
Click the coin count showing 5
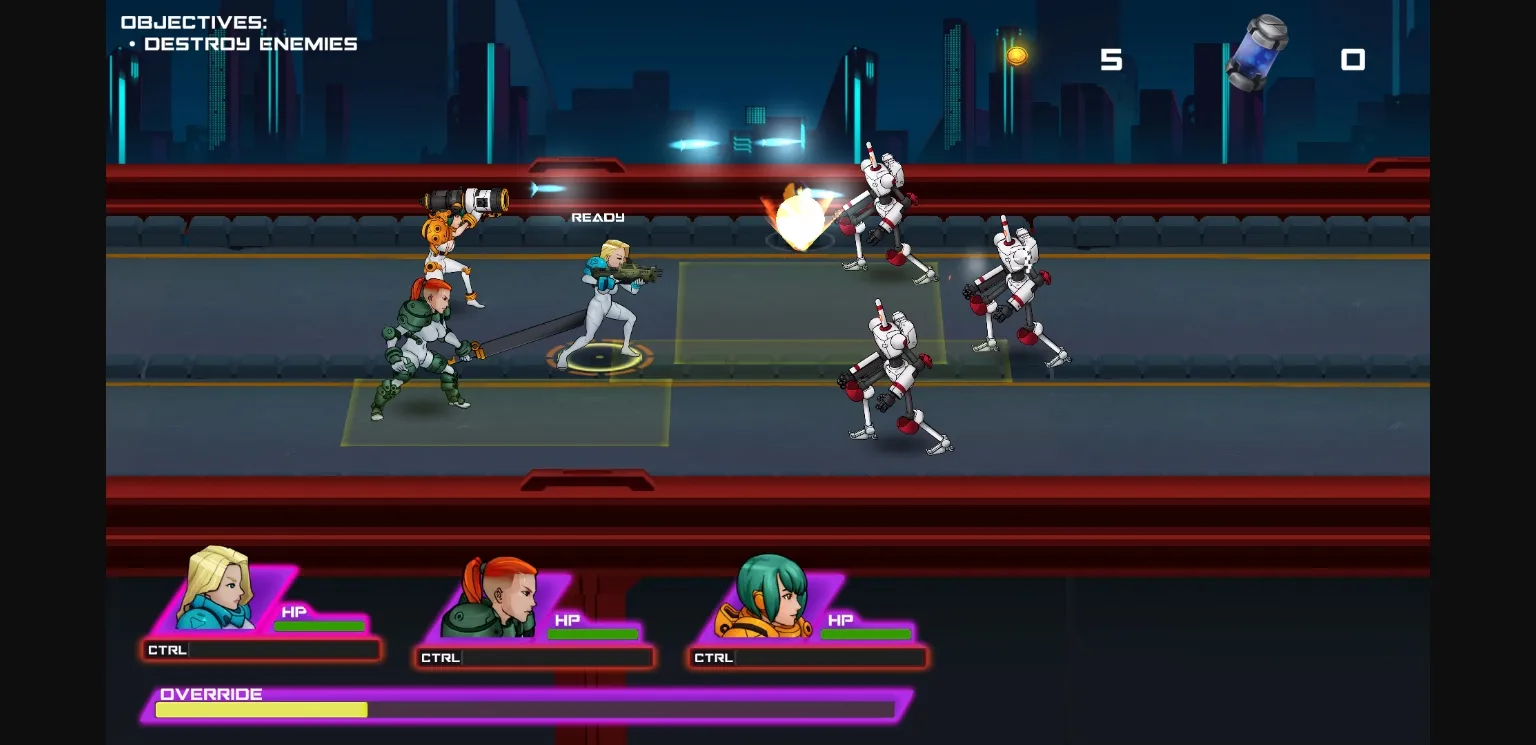(1112, 60)
